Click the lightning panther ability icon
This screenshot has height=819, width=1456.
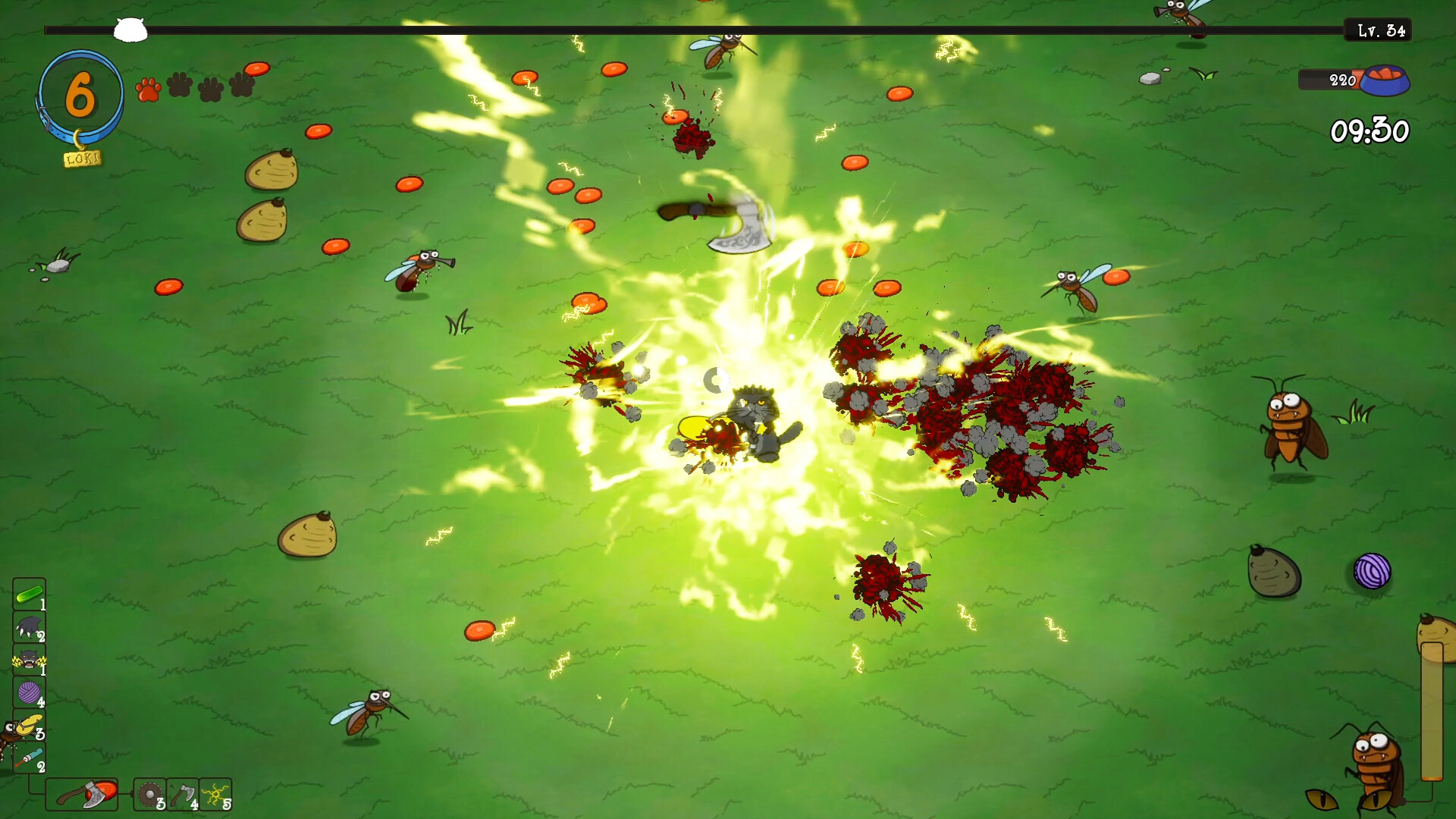point(28,660)
